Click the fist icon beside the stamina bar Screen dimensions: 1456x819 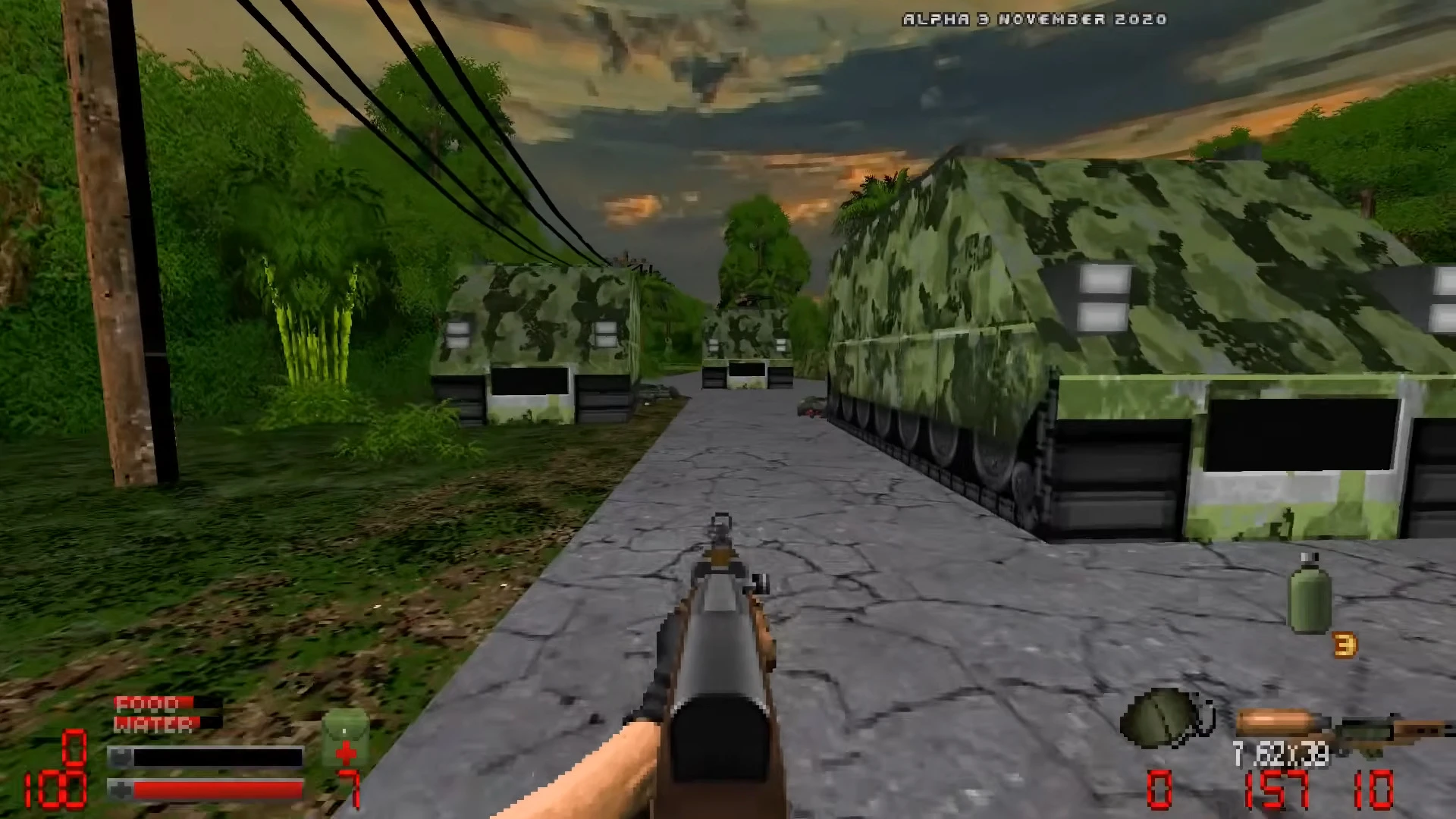pos(121,755)
